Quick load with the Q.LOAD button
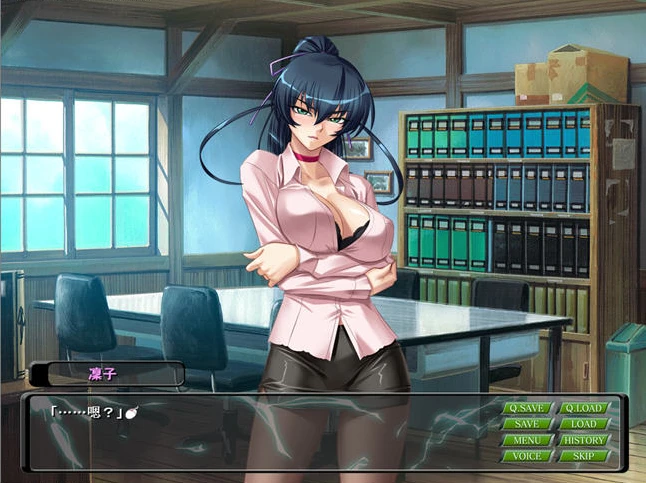Screen dimensions: 646x483 point(583,408)
